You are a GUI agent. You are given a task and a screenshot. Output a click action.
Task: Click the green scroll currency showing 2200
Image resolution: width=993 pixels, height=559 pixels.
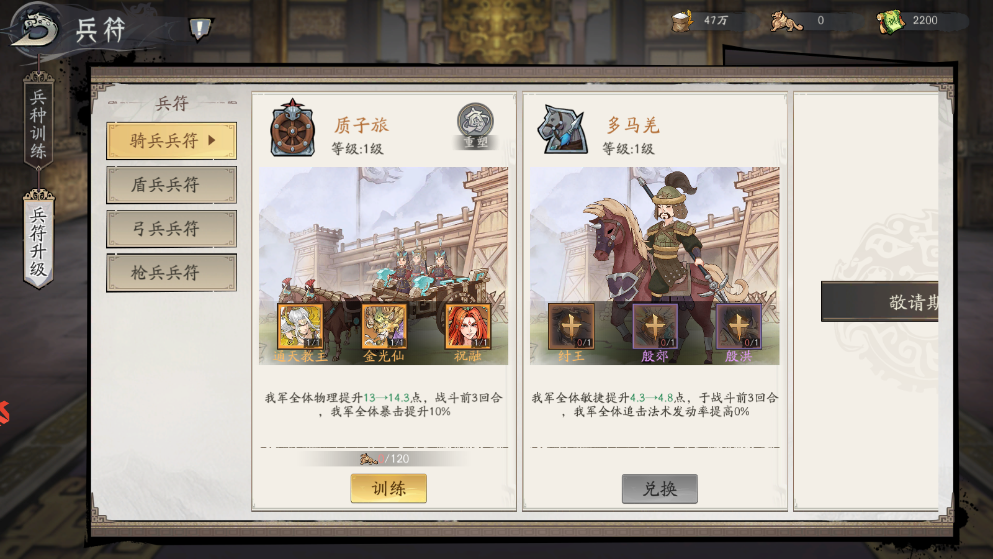point(891,21)
